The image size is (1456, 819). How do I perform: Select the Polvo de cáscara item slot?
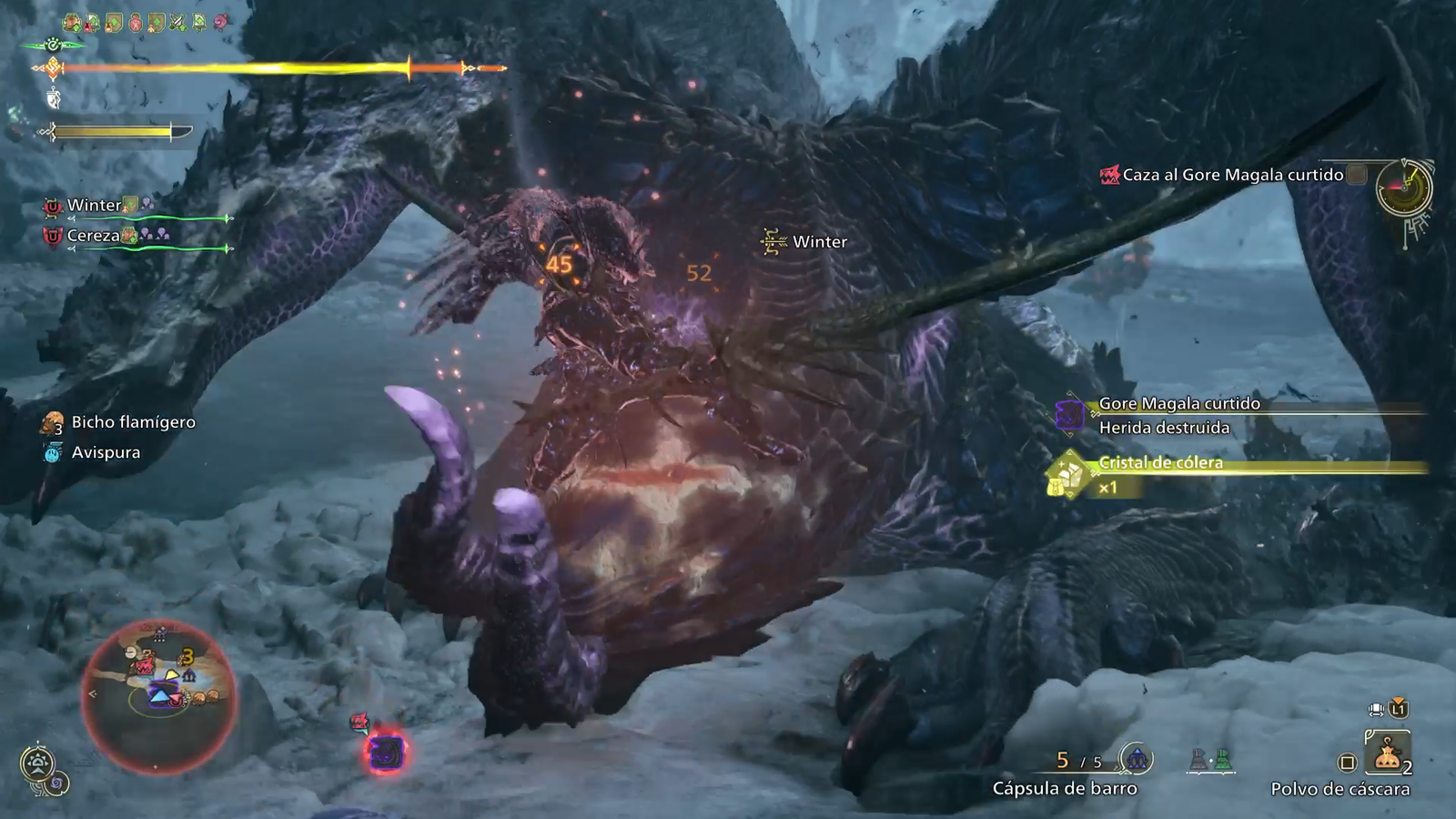[x=1387, y=754]
